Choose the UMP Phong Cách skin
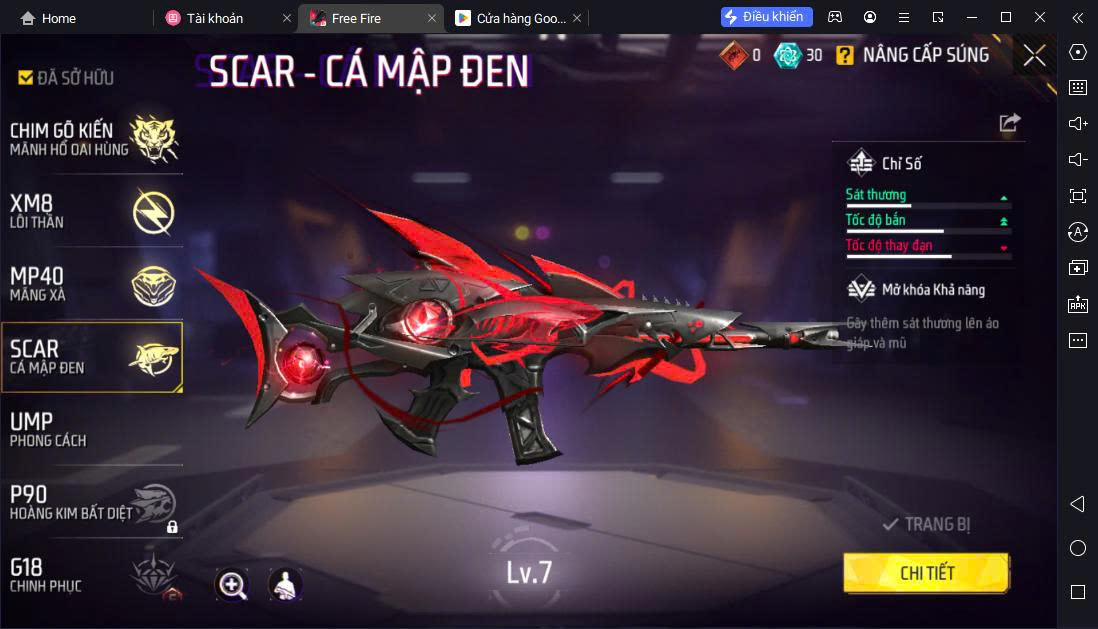Image resolution: width=1098 pixels, height=629 pixels. [x=92, y=429]
